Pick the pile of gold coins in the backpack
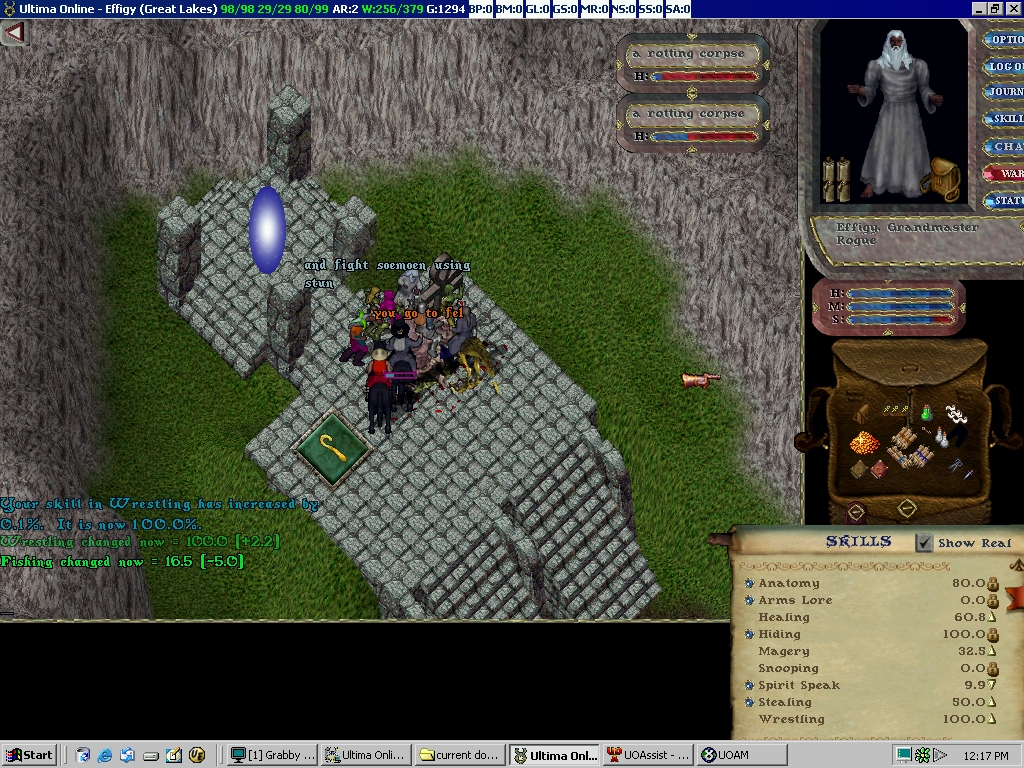The image size is (1024, 768). [863, 442]
